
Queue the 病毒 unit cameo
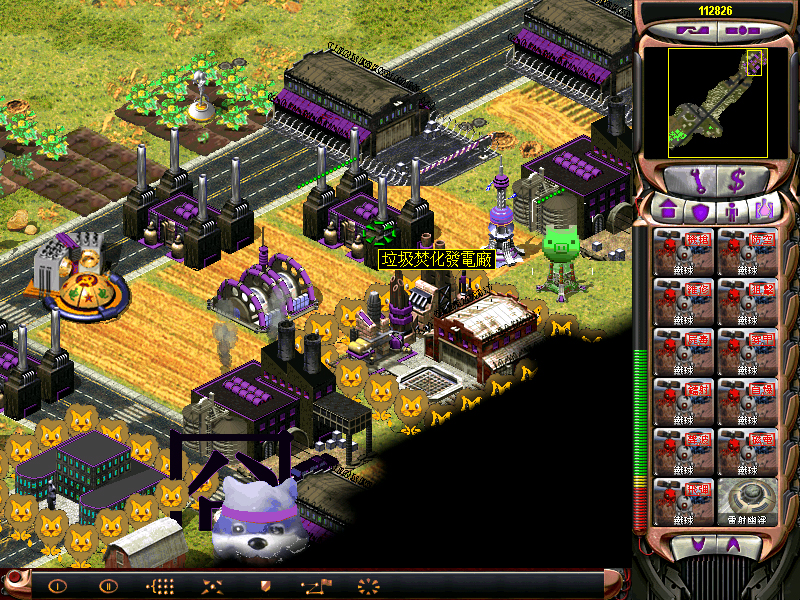[683, 351]
